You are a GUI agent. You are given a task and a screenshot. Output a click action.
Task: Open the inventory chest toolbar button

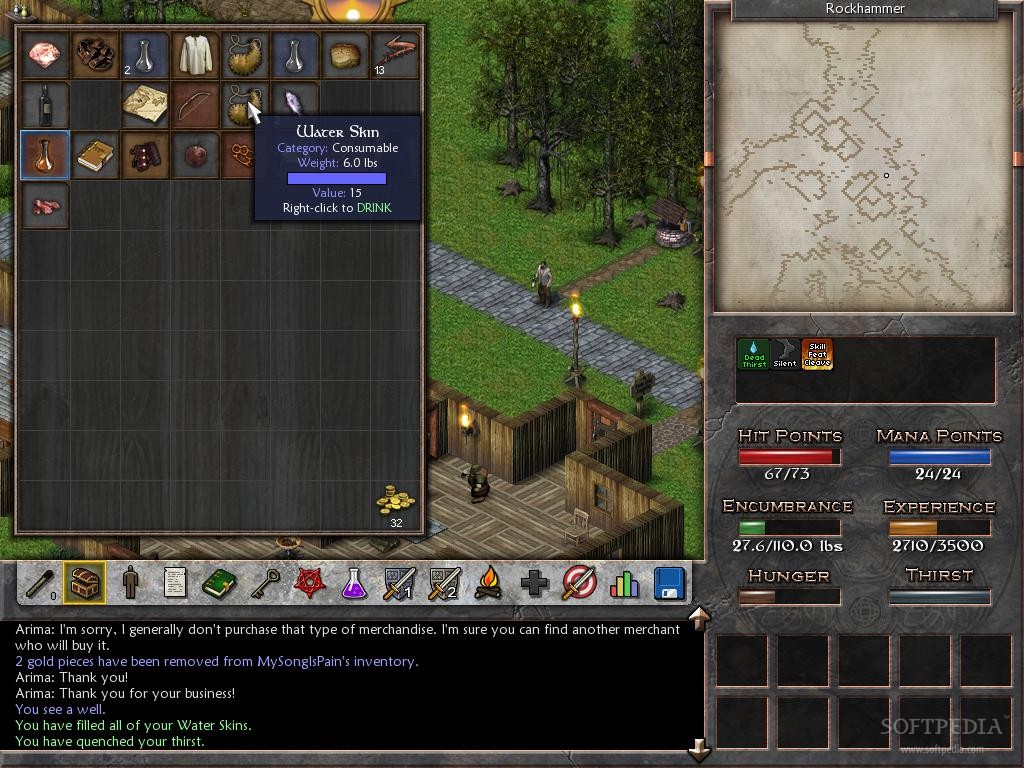(x=85, y=582)
